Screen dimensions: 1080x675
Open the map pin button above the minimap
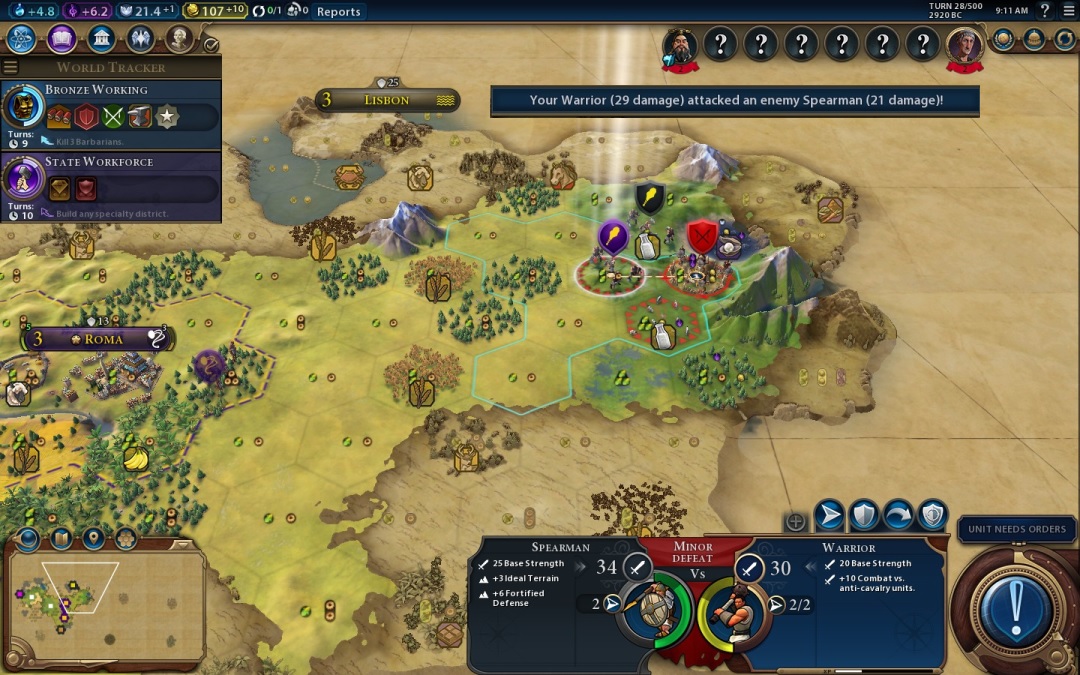[93, 538]
